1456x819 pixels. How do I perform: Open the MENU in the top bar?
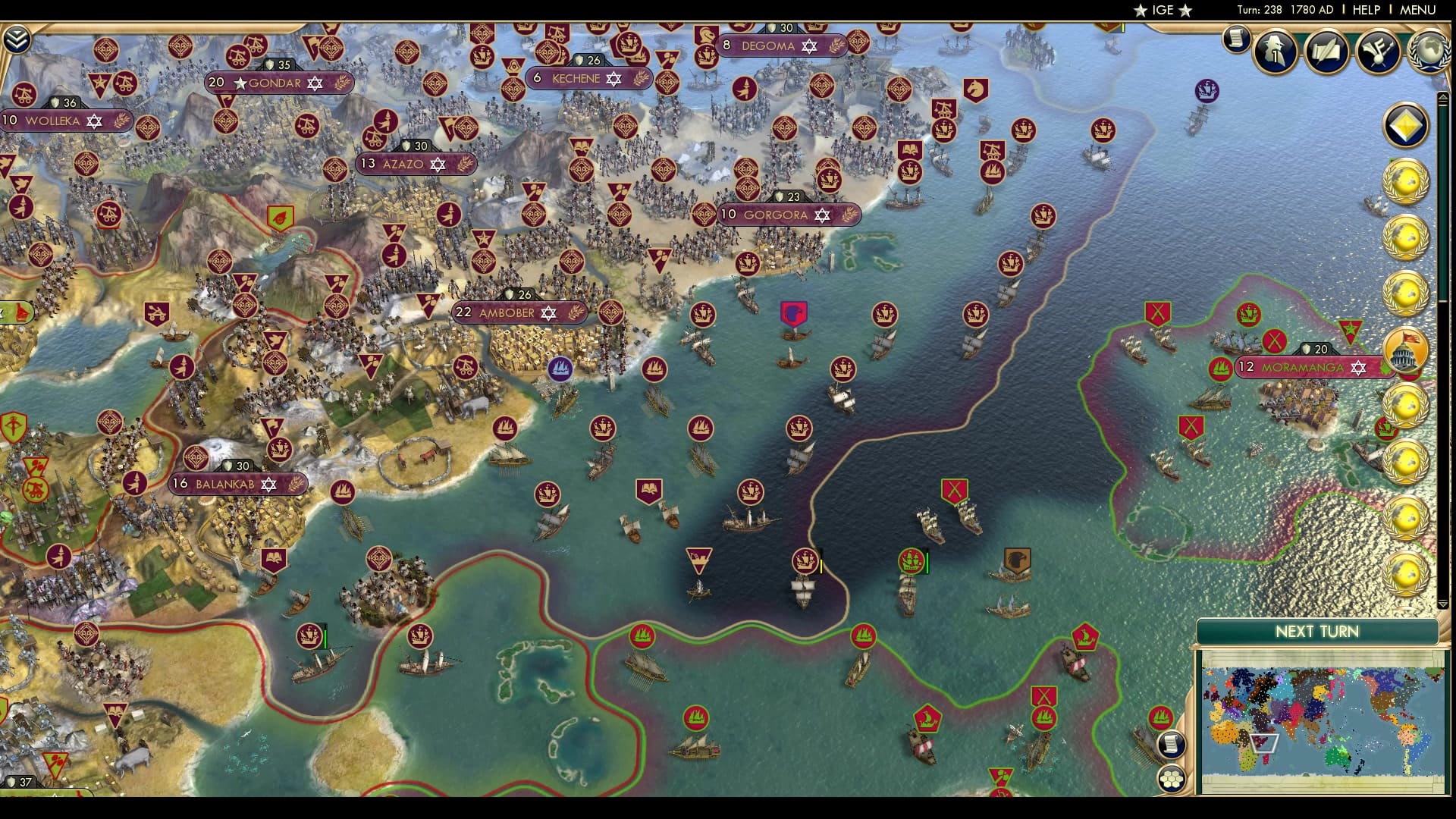1417,10
